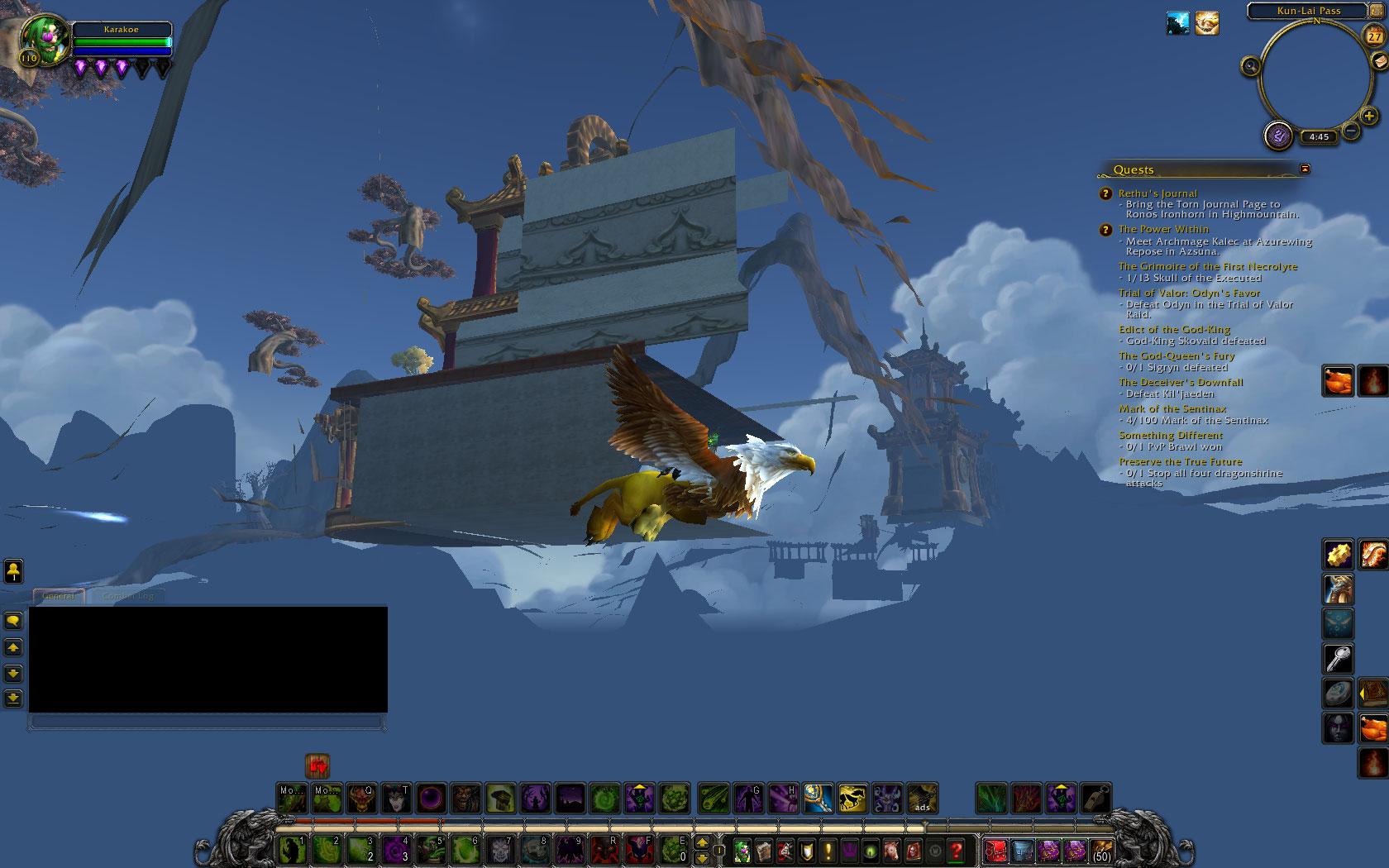Click the red question-mark Help button

pos(957,851)
